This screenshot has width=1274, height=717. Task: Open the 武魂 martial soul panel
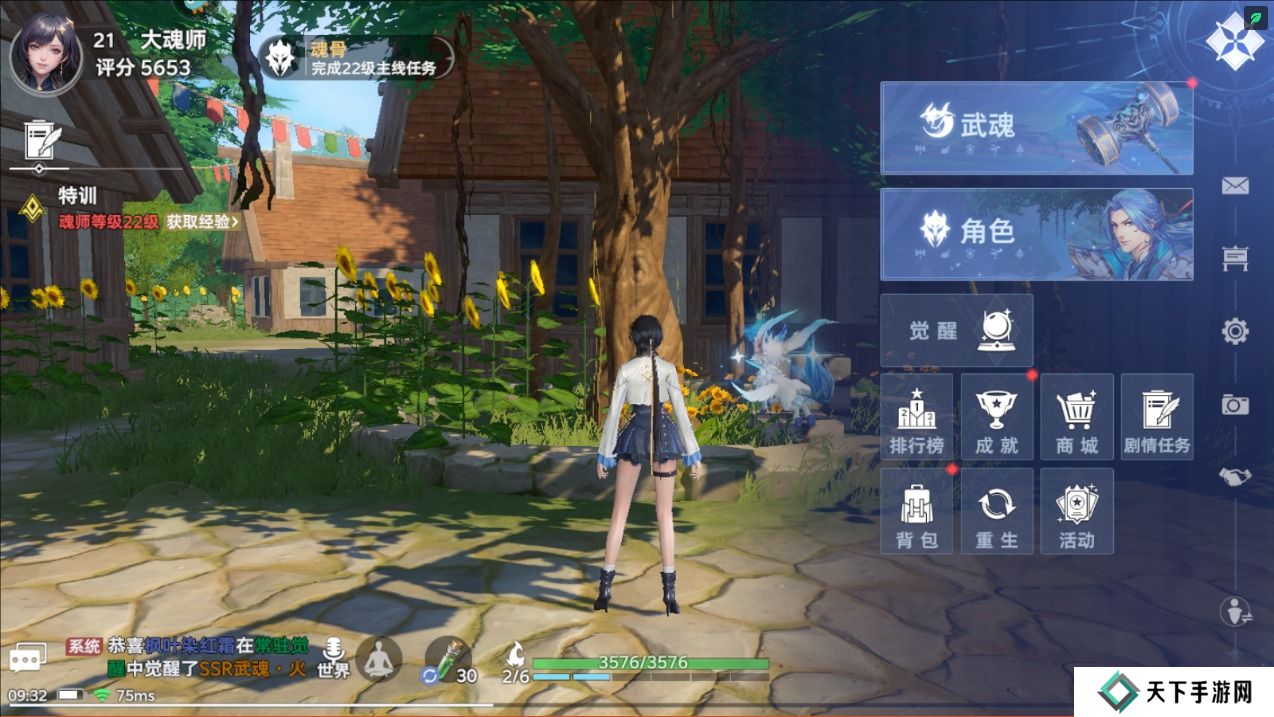coord(1036,128)
